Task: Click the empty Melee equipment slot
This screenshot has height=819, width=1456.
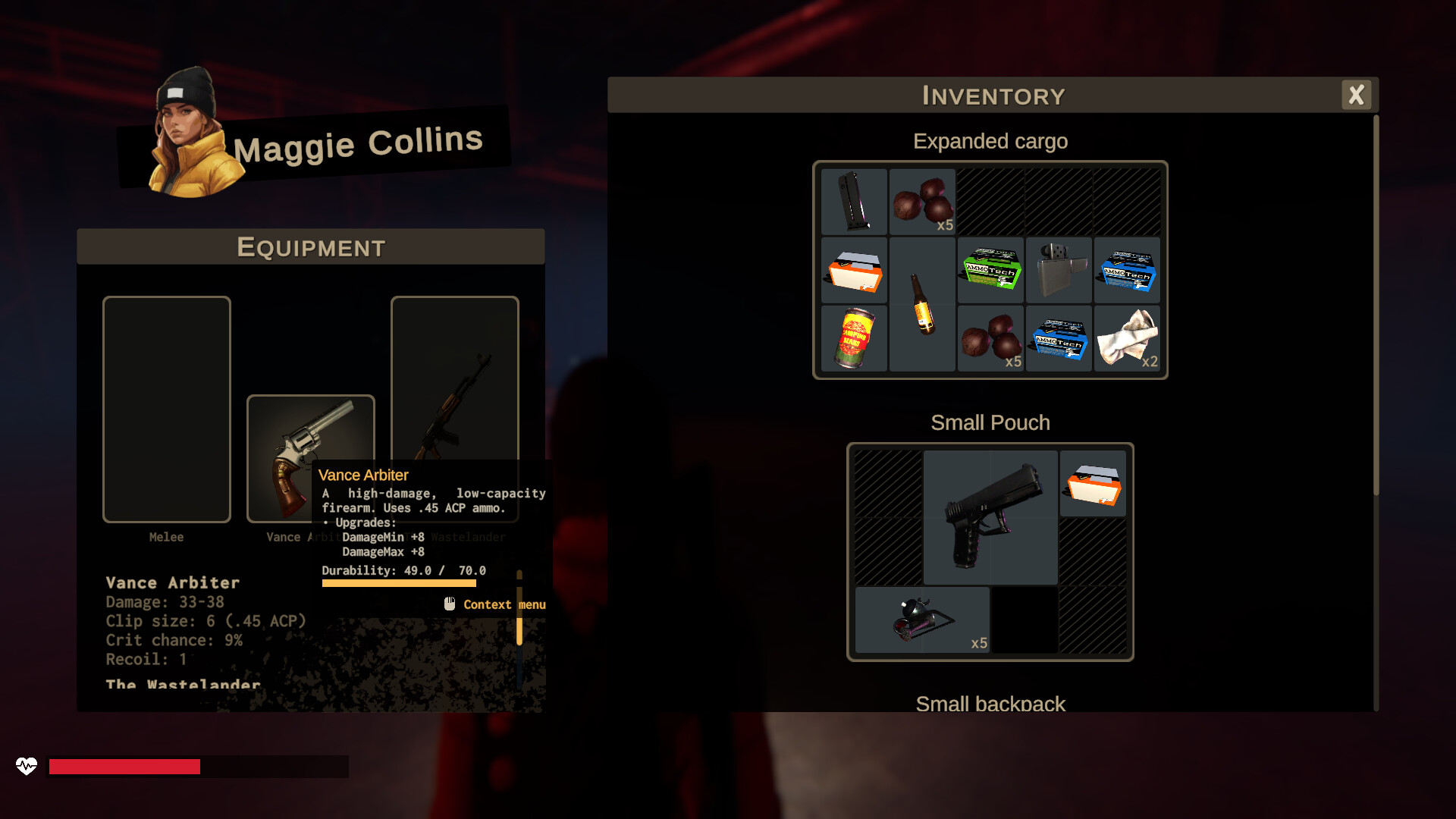Action: [167, 409]
